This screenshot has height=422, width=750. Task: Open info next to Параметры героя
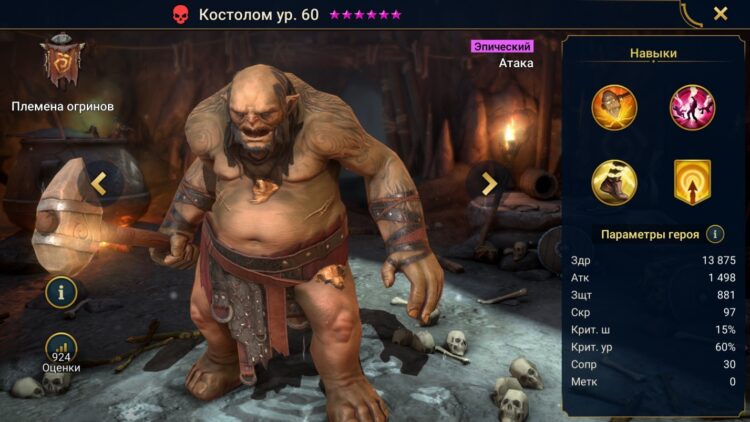(715, 235)
